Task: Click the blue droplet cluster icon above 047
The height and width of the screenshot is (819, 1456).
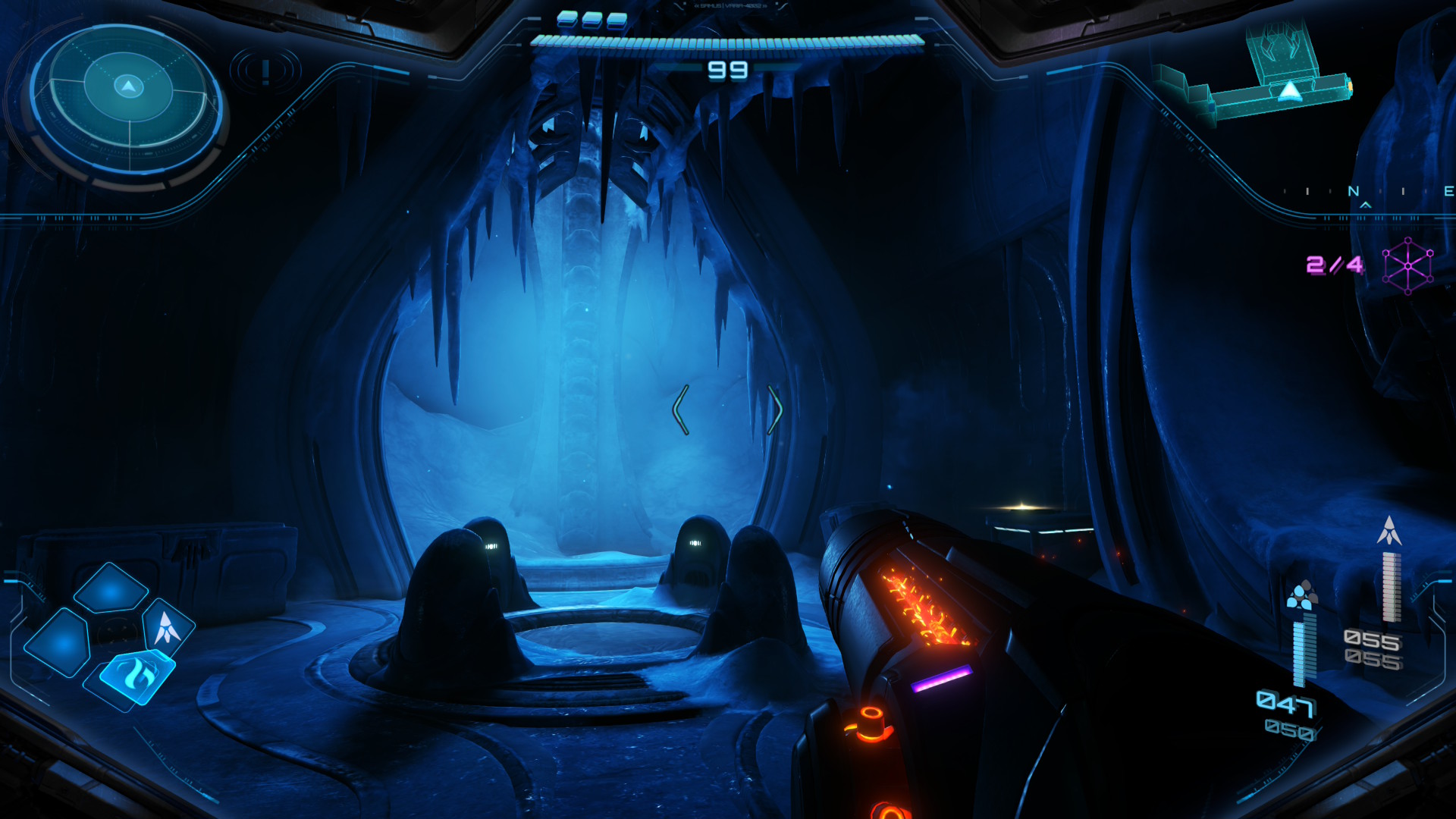Action: pyautogui.click(x=1301, y=596)
